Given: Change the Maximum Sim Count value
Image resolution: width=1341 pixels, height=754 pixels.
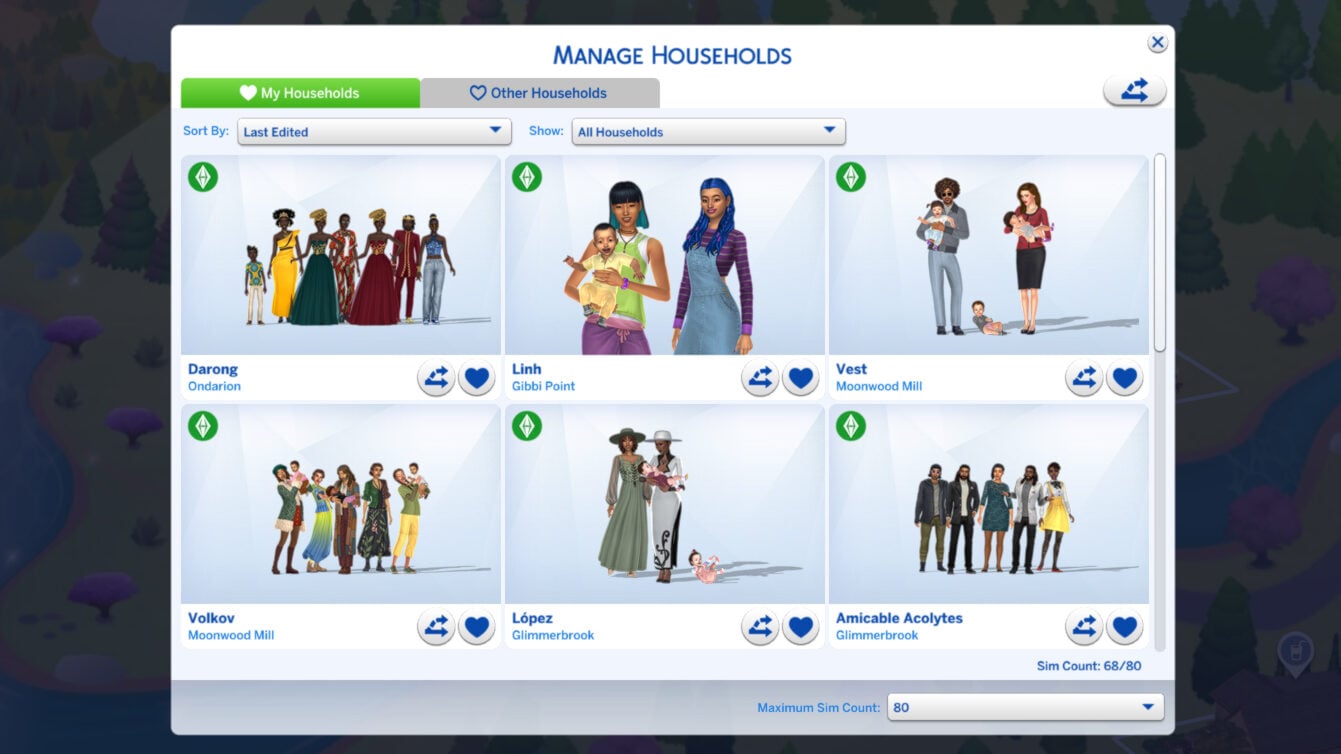Looking at the screenshot, I should click(1025, 707).
